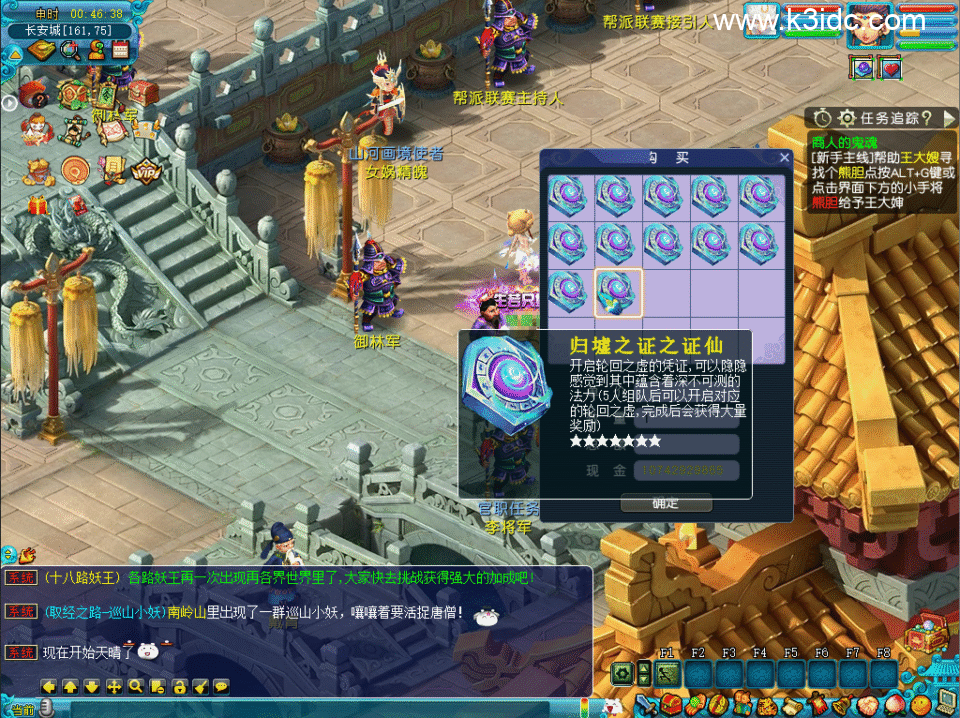Unlock the chat panel with lock icon

178,687
